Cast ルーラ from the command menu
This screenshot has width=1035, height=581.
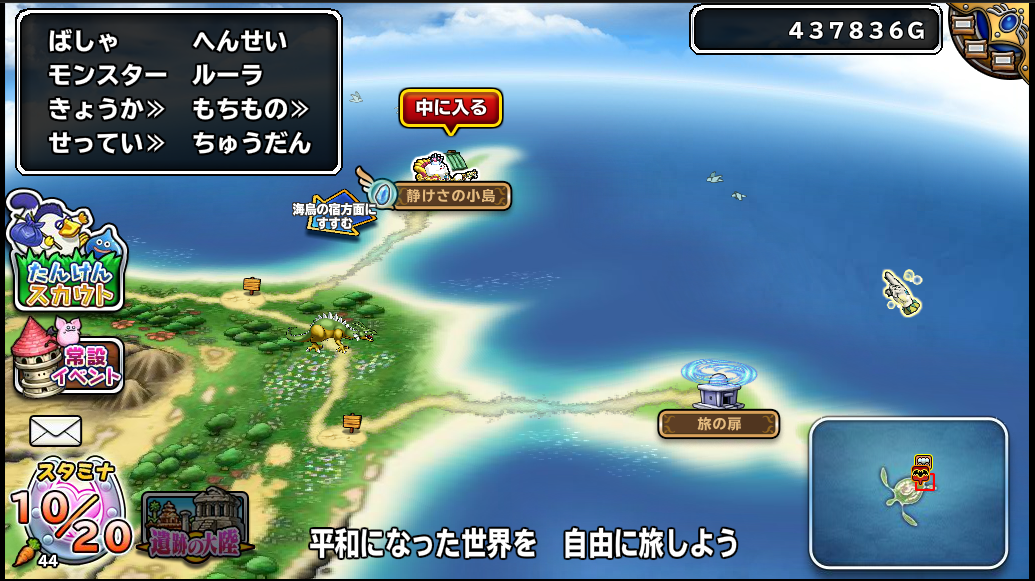tap(227, 75)
